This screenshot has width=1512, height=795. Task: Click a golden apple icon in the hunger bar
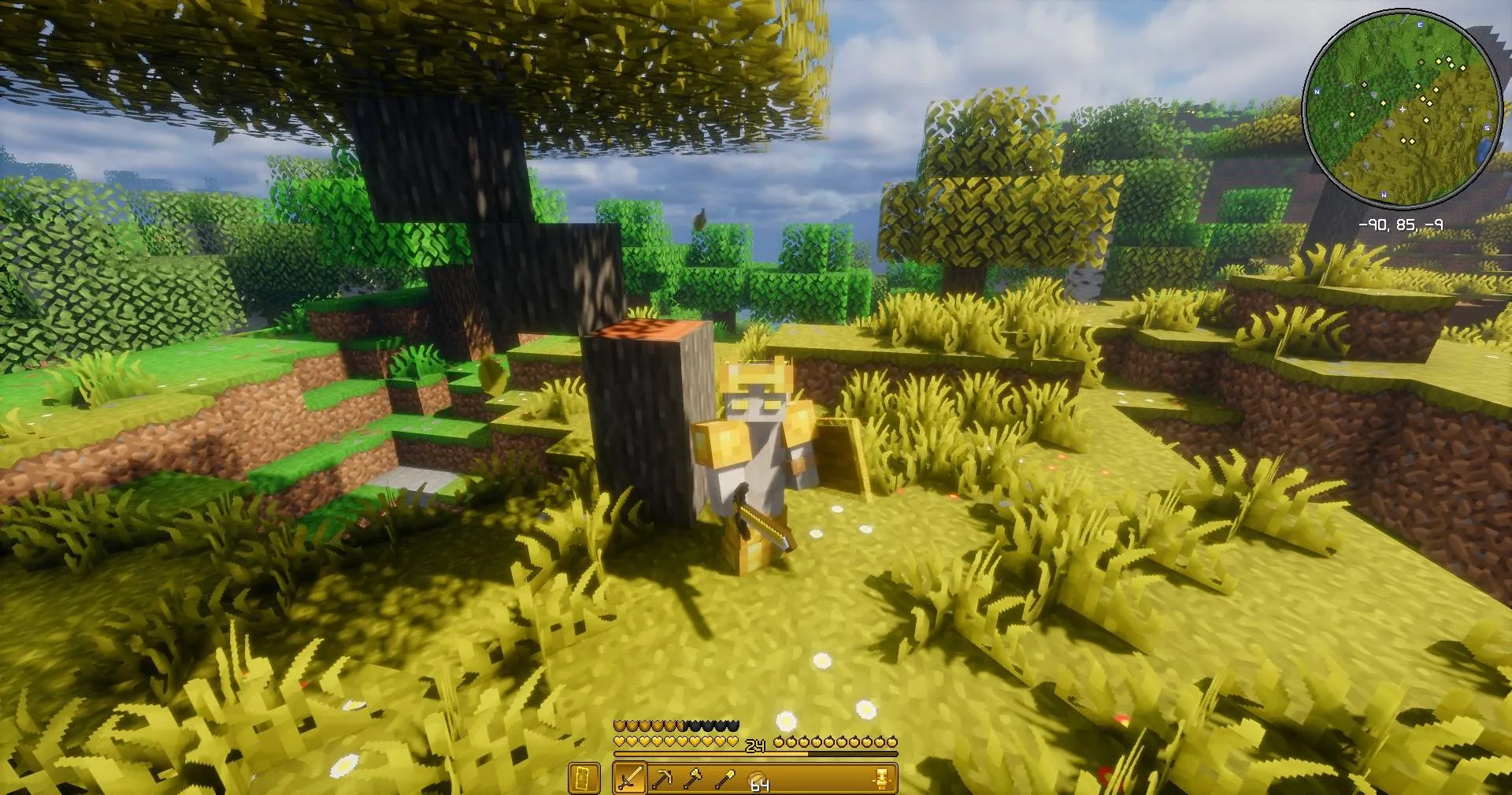(780, 742)
